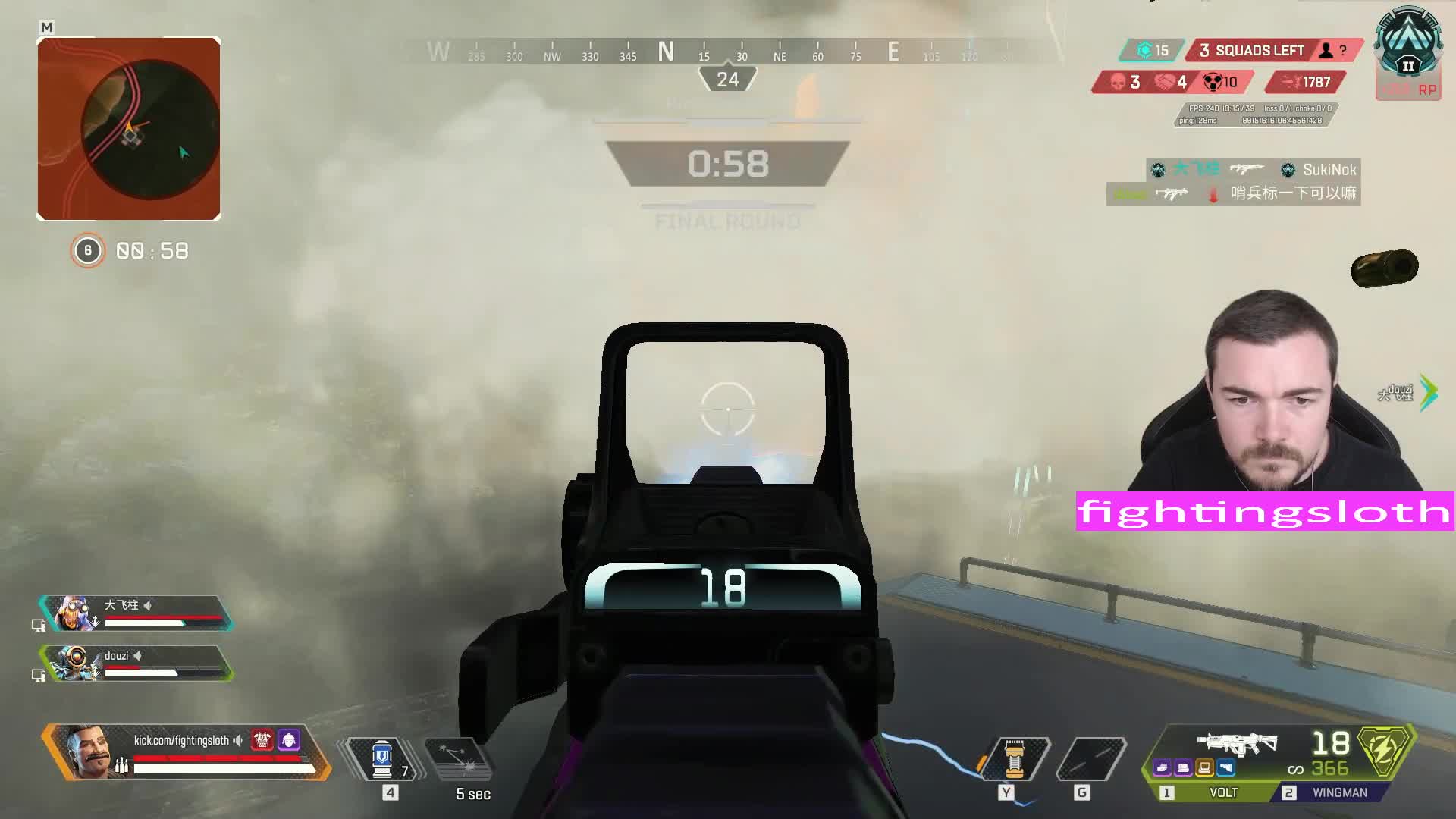Click the red armor perk icon

pyautogui.click(x=262, y=739)
